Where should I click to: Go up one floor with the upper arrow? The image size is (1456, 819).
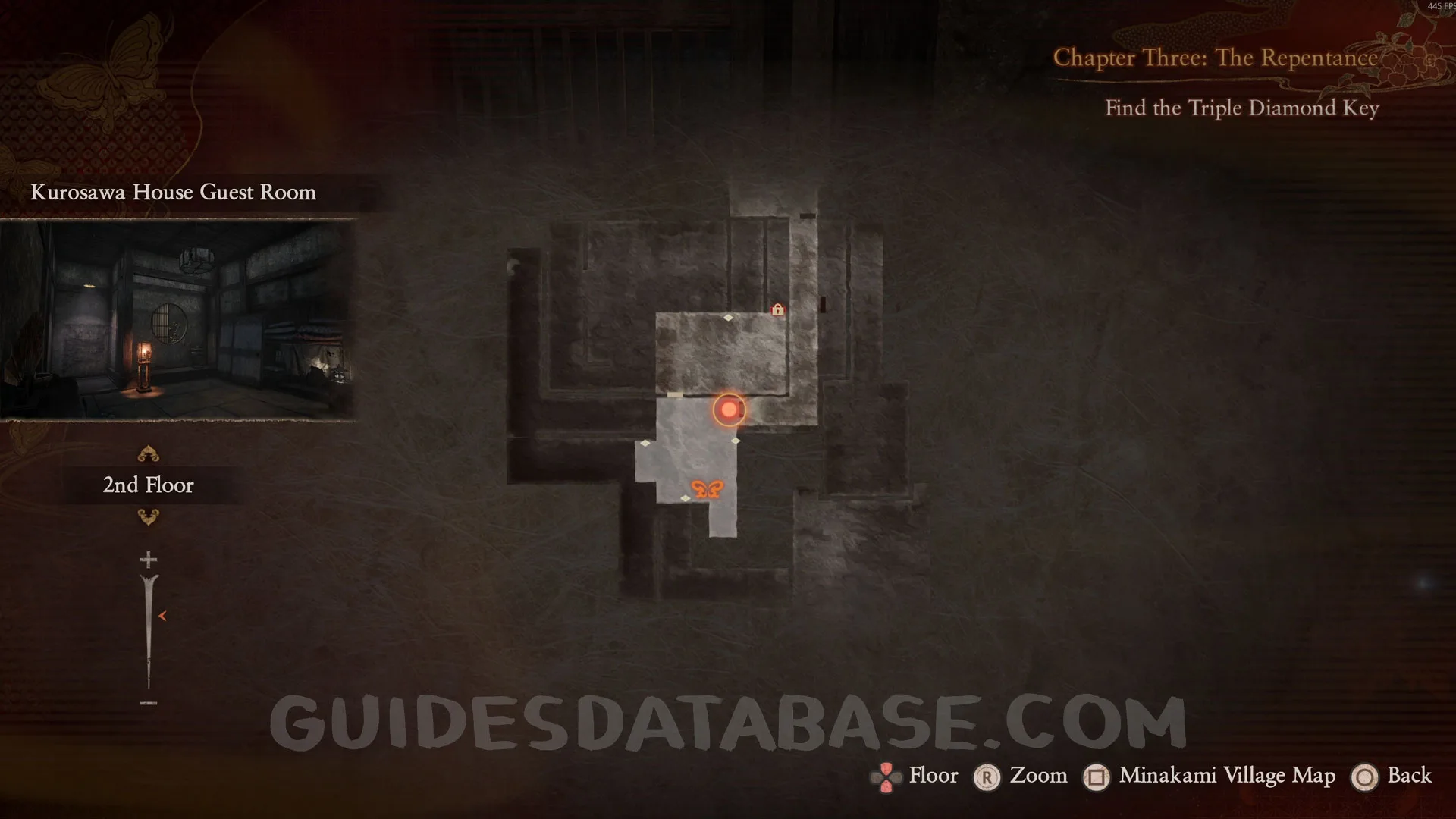(x=148, y=453)
